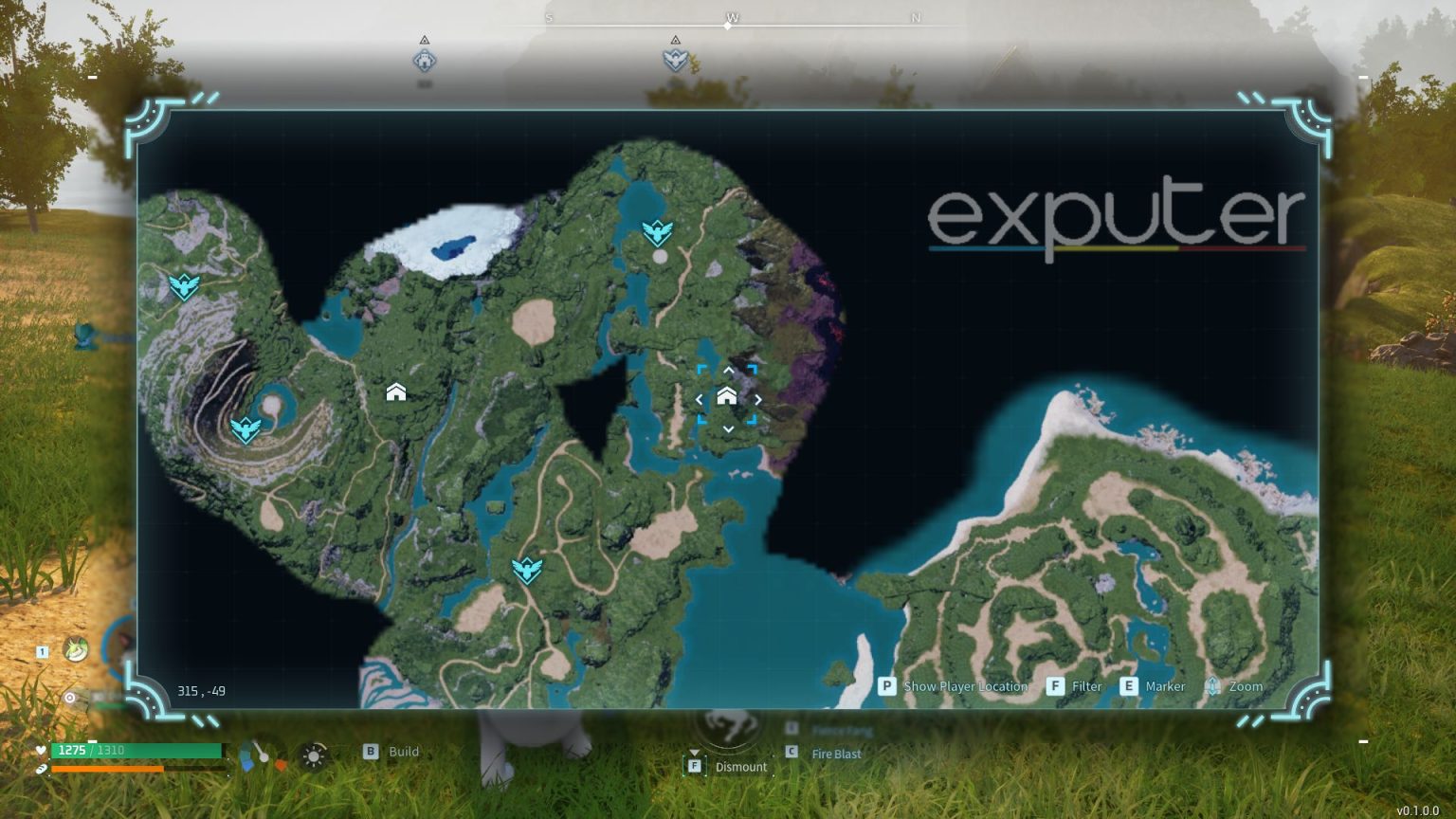Click the left chevron beside the base marker
Image resolution: width=1456 pixels, height=819 pixels.
click(x=701, y=399)
